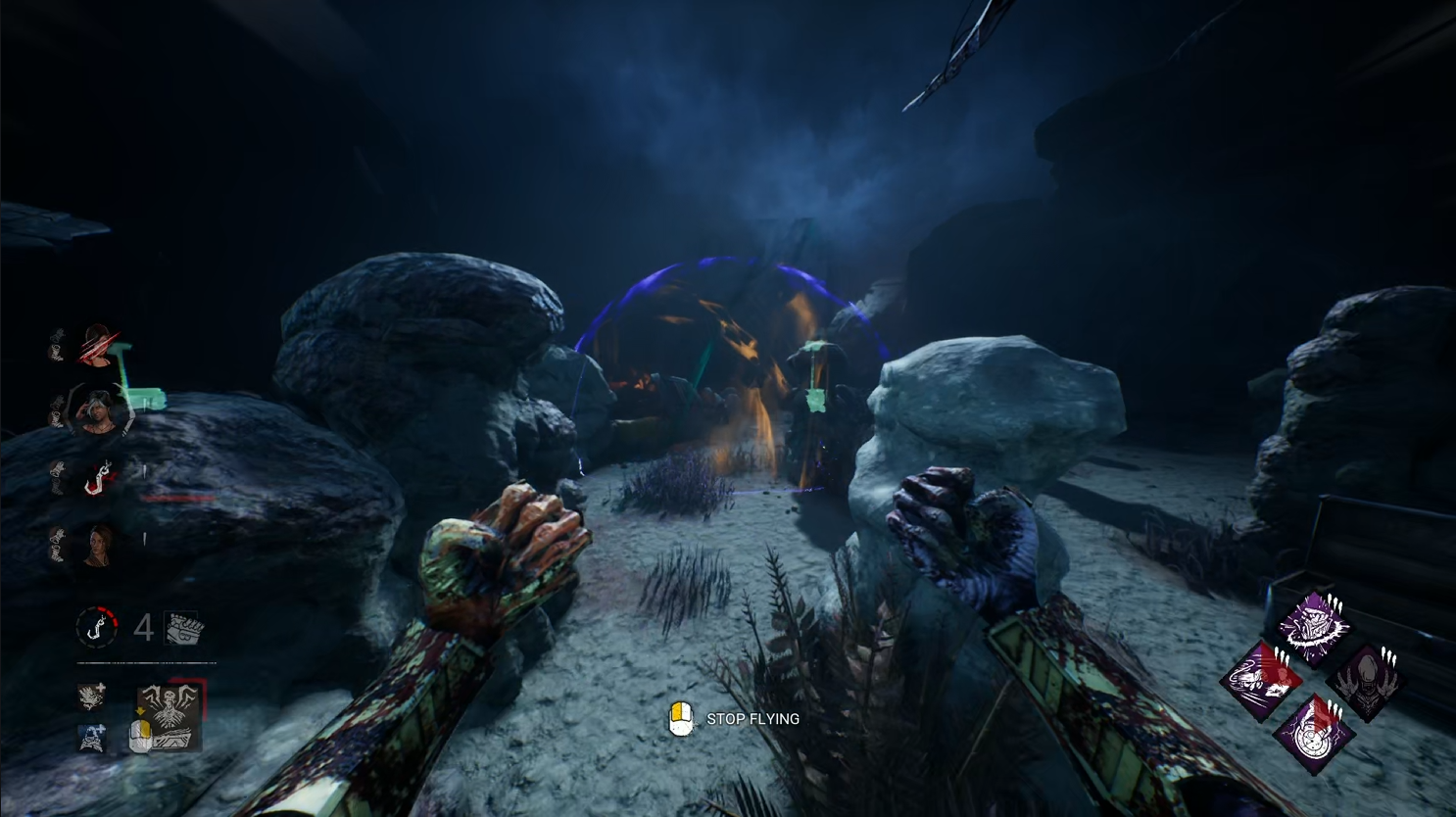Select the upper power add-on icon
The height and width of the screenshot is (817, 1456).
coord(93,697)
